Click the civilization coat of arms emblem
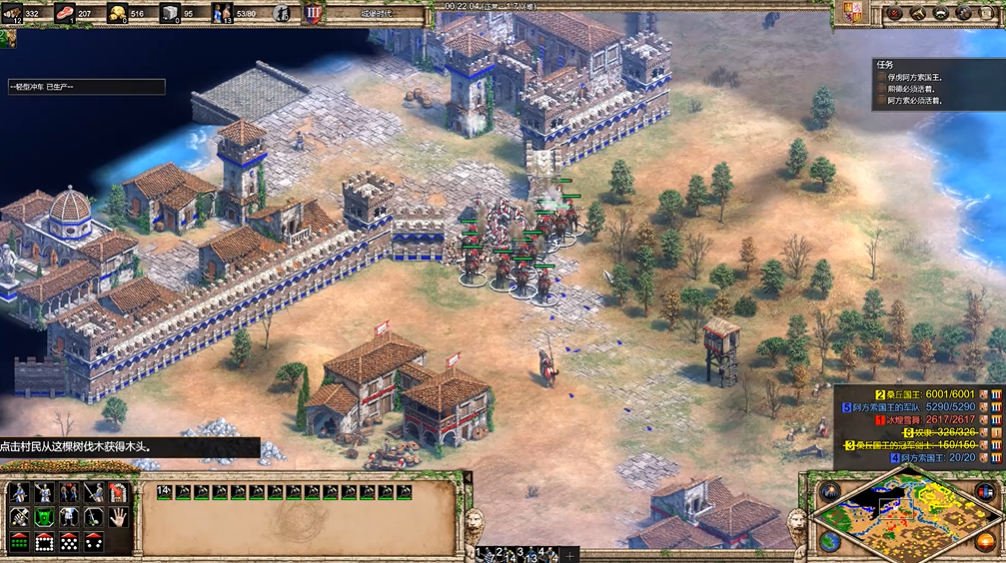 (x=854, y=13)
